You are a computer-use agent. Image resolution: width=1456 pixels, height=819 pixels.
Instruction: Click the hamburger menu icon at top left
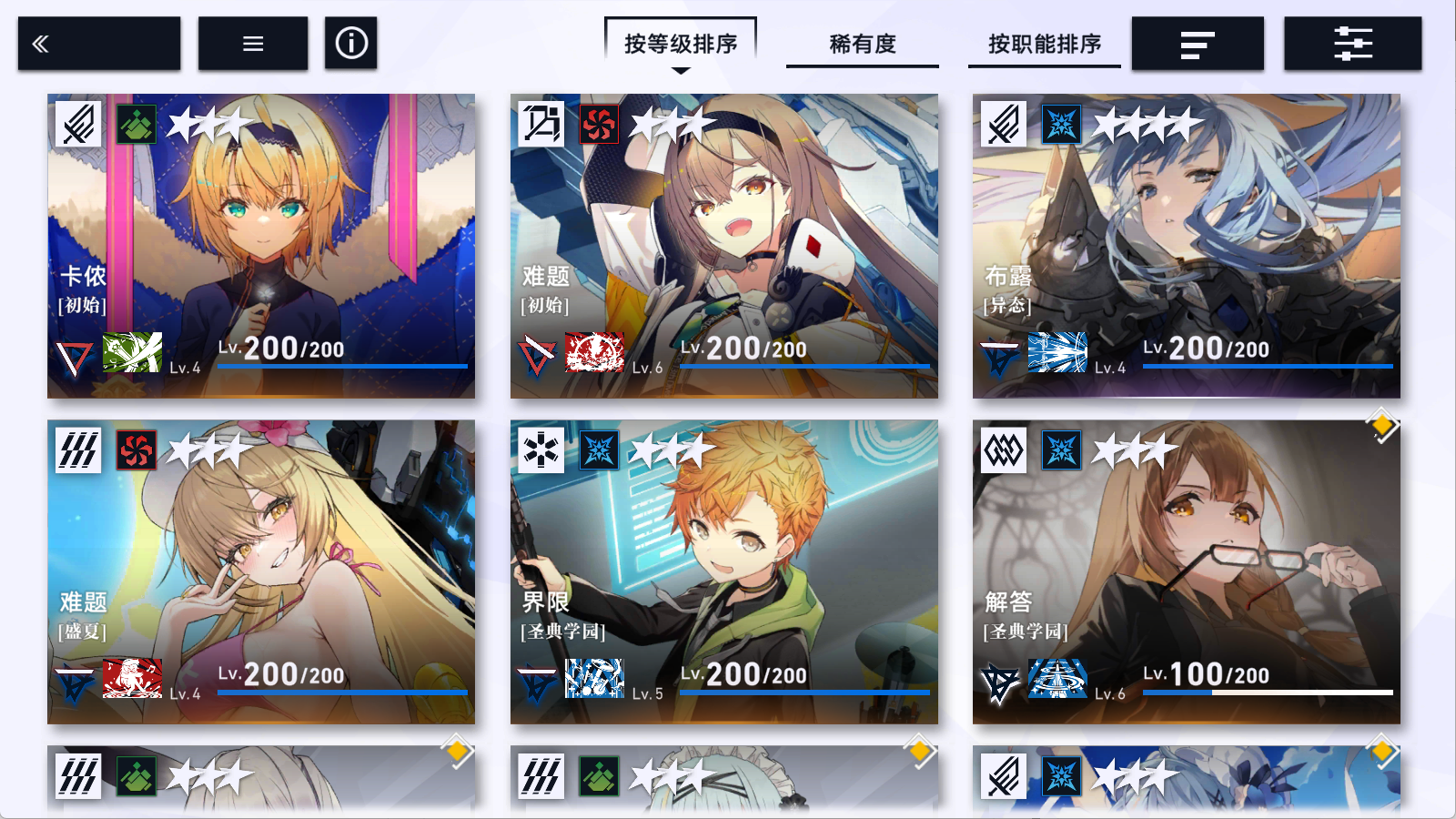pyautogui.click(x=252, y=43)
